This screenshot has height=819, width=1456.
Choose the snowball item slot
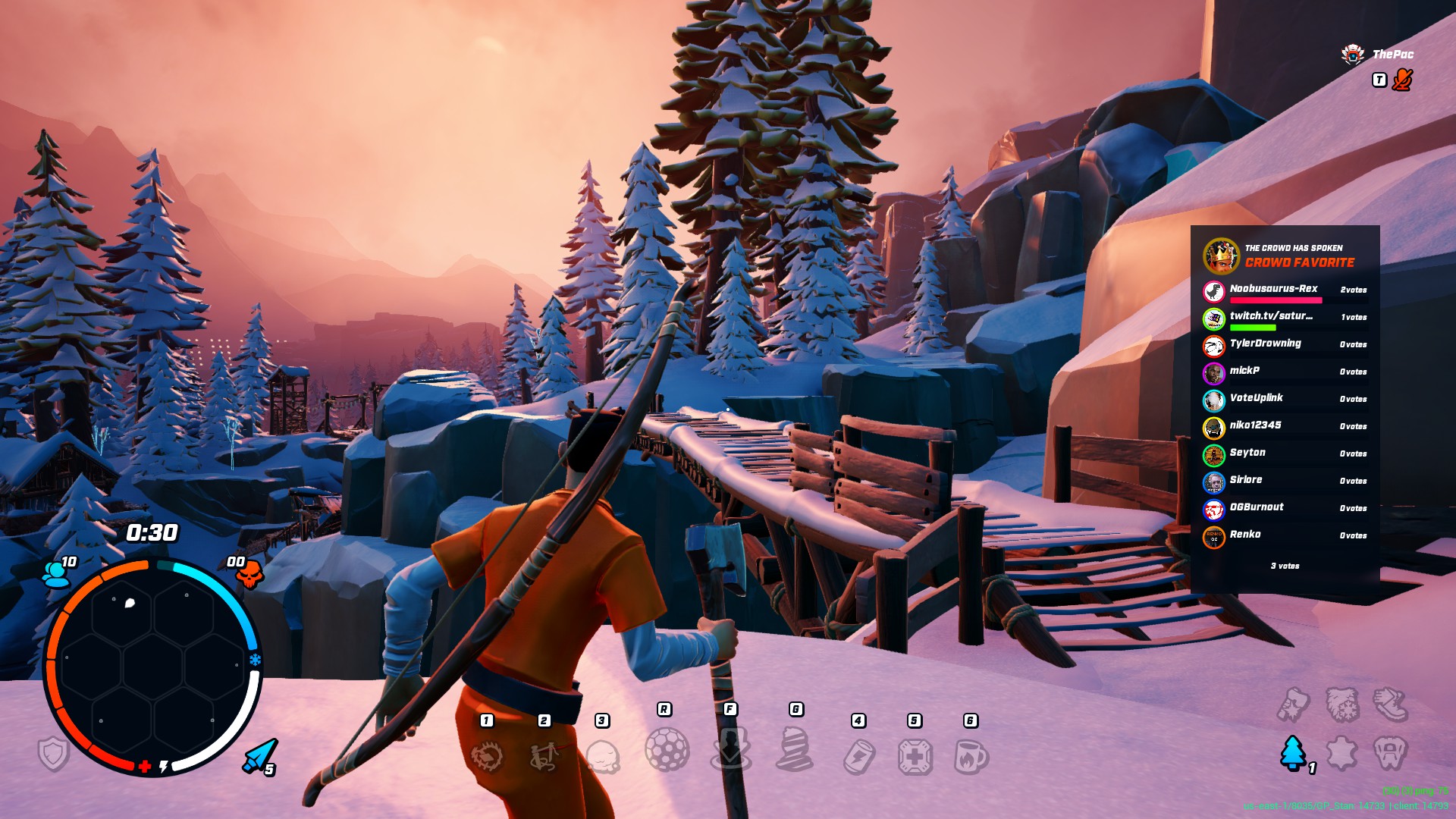[x=603, y=757]
